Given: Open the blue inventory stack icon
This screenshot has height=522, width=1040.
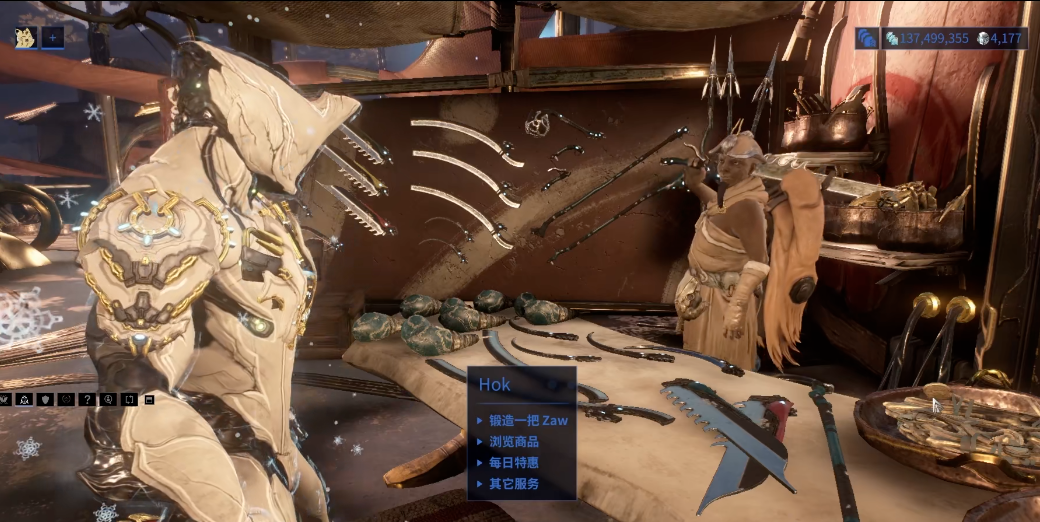Looking at the screenshot, I should click(867, 38).
